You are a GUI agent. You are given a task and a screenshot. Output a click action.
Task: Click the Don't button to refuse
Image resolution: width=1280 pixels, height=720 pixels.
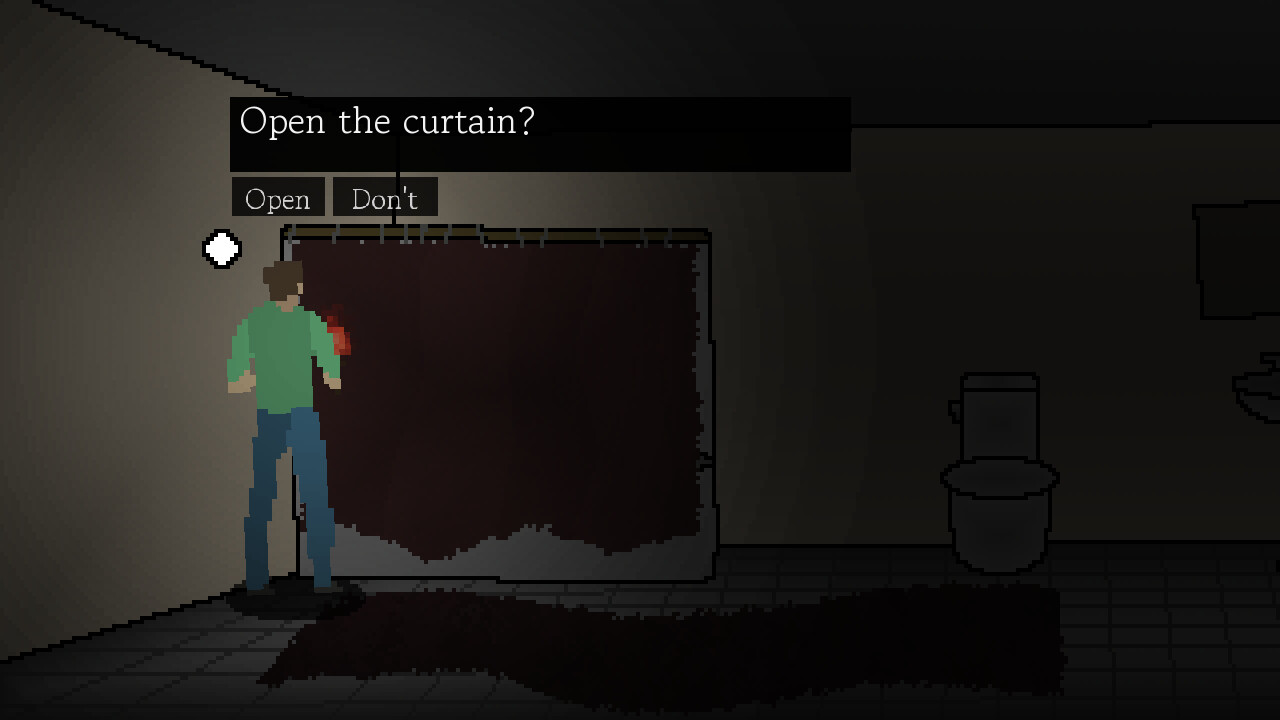point(384,198)
